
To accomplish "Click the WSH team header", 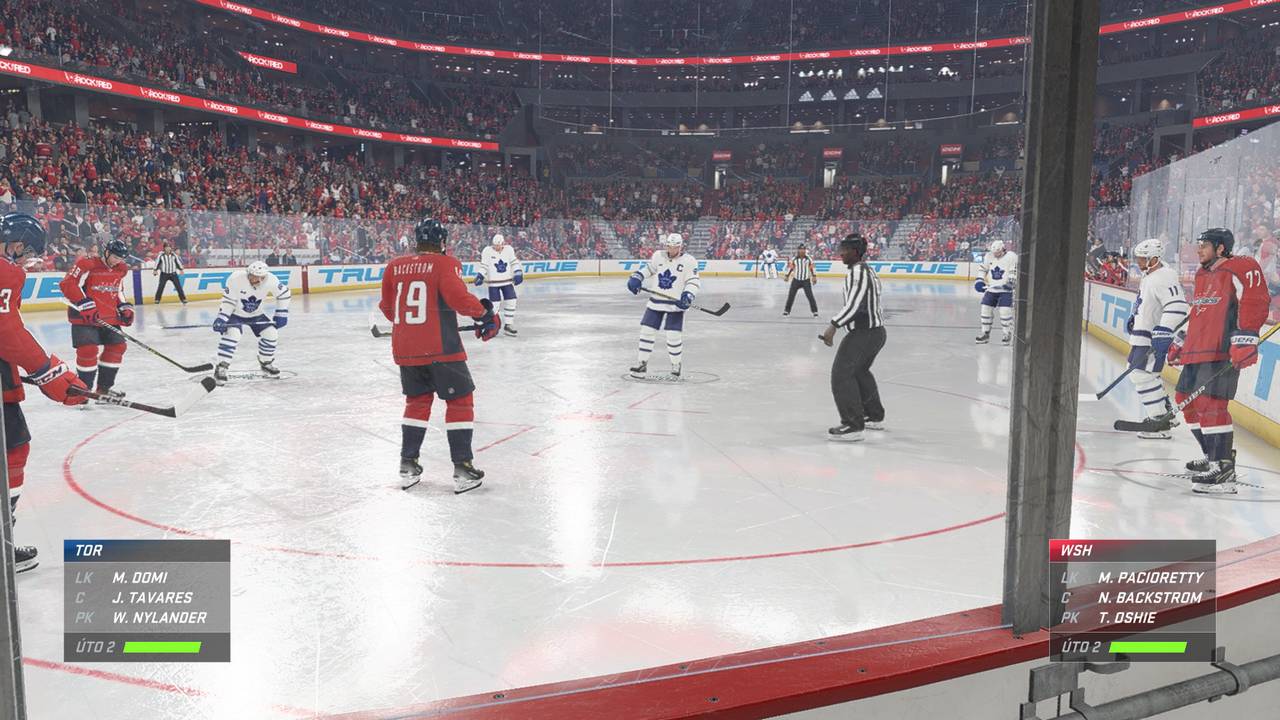I will pyautogui.click(x=1132, y=550).
